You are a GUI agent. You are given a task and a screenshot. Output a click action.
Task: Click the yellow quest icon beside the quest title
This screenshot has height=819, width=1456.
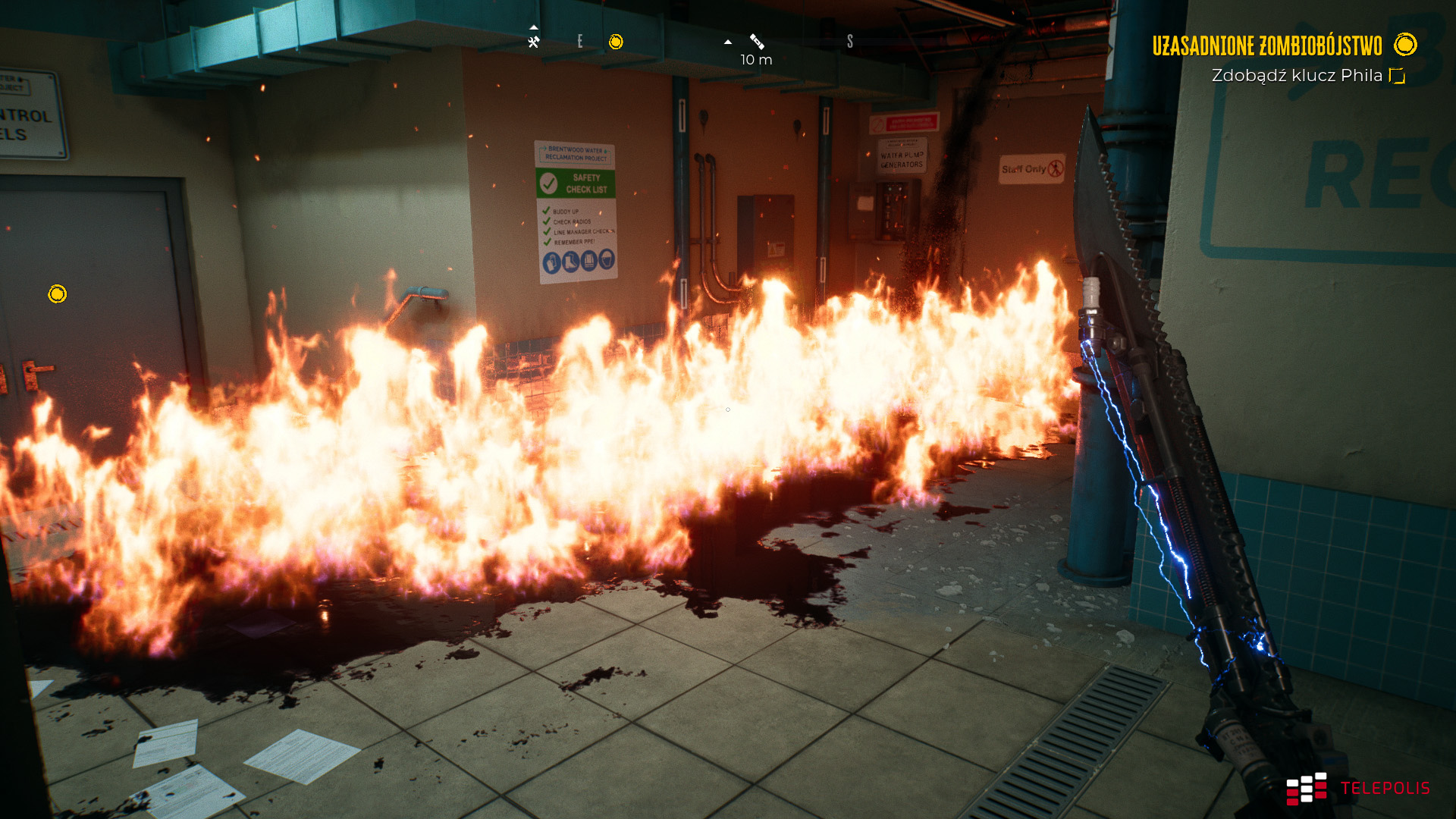[1405, 45]
